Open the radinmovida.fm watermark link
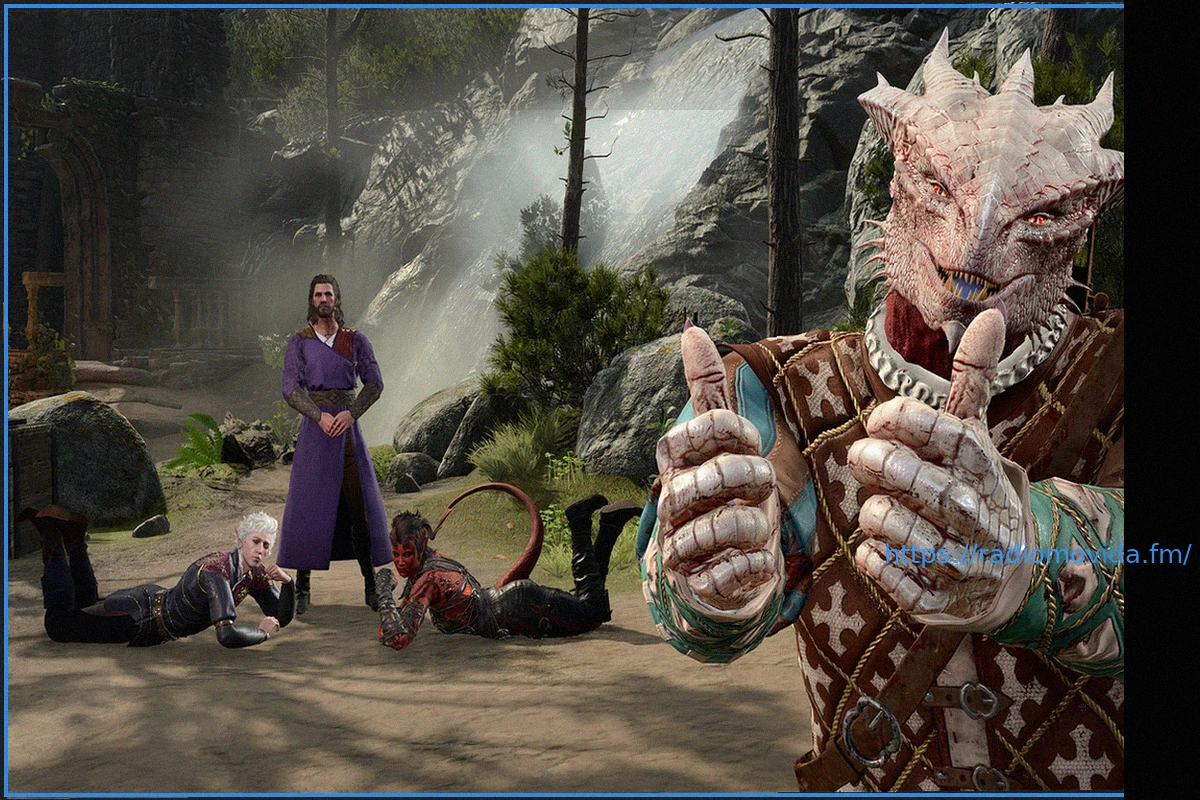The width and height of the screenshot is (1200, 800). (x=1037, y=554)
